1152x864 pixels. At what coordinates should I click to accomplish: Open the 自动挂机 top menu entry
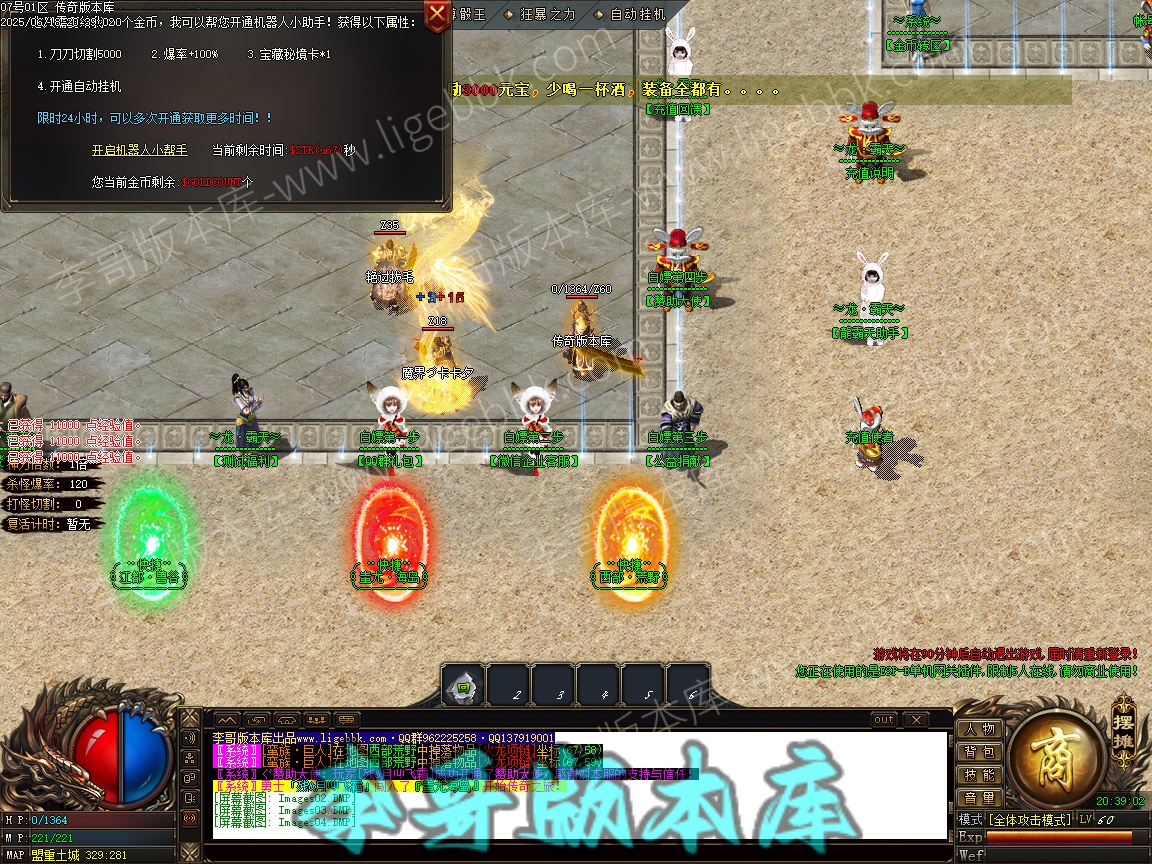(x=636, y=15)
